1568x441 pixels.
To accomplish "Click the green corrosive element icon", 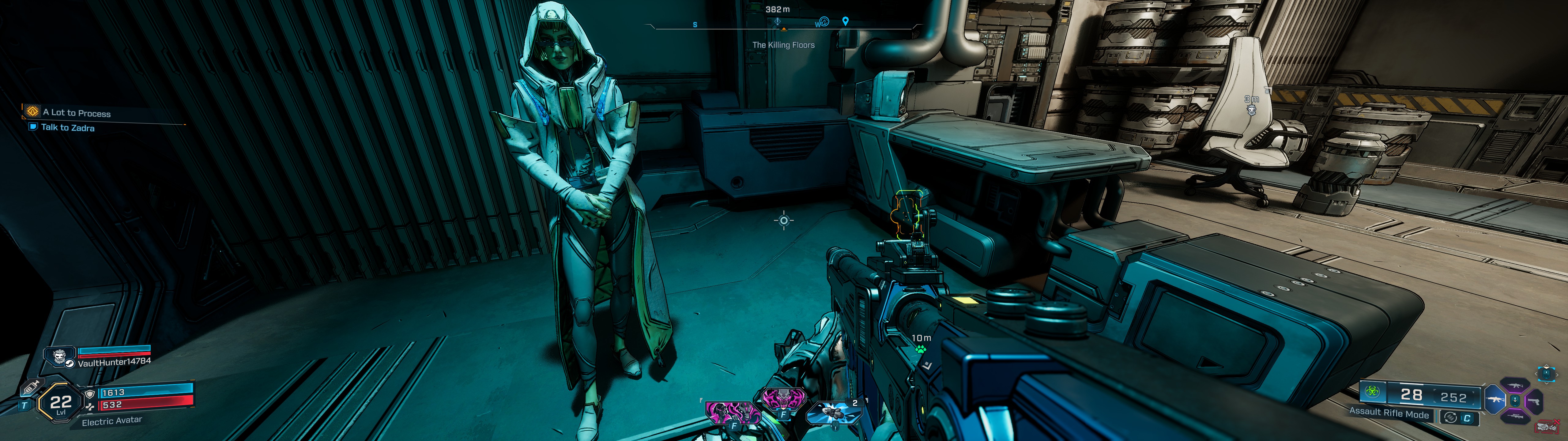I will point(1373,392).
